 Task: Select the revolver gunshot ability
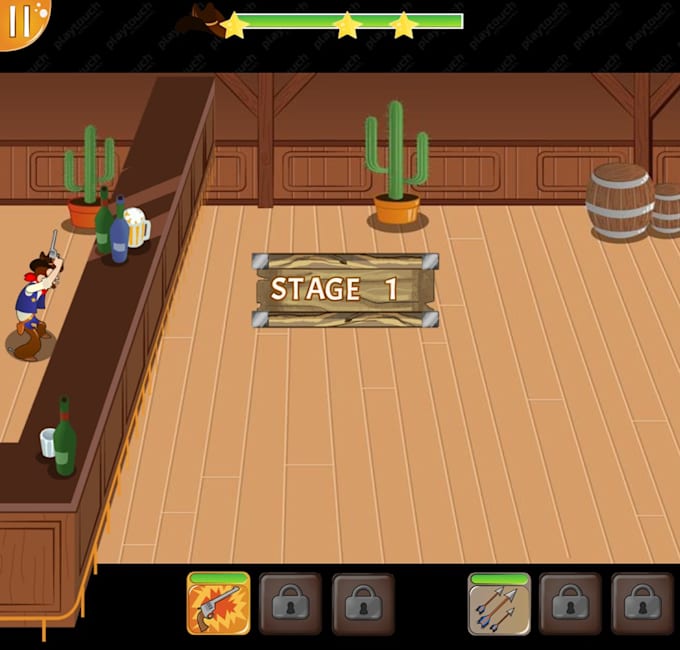click(218, 604)
